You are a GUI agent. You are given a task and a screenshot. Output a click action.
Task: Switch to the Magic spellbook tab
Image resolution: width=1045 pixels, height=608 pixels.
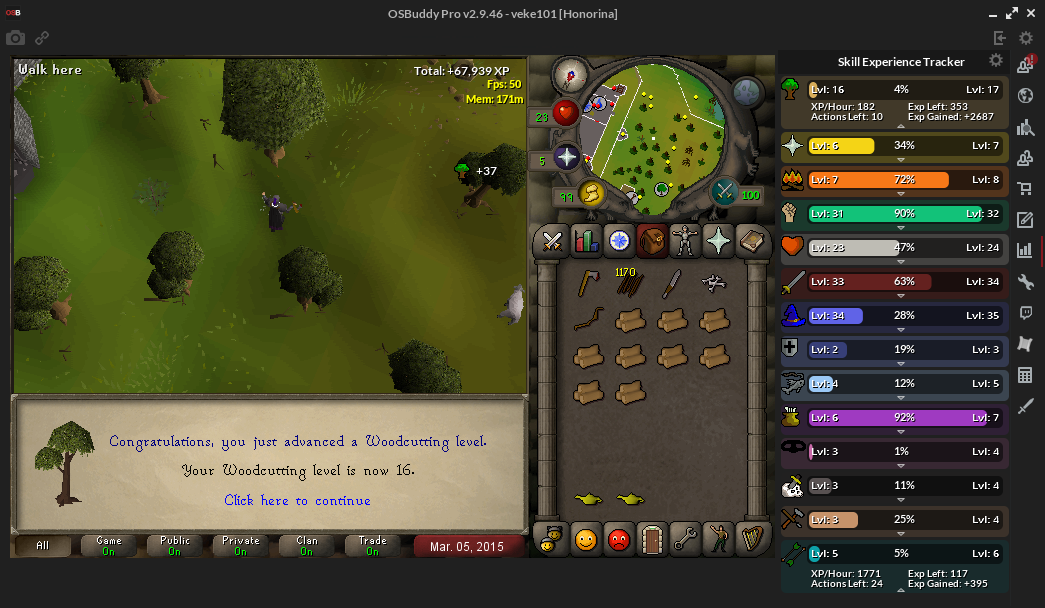click(751, 240)
